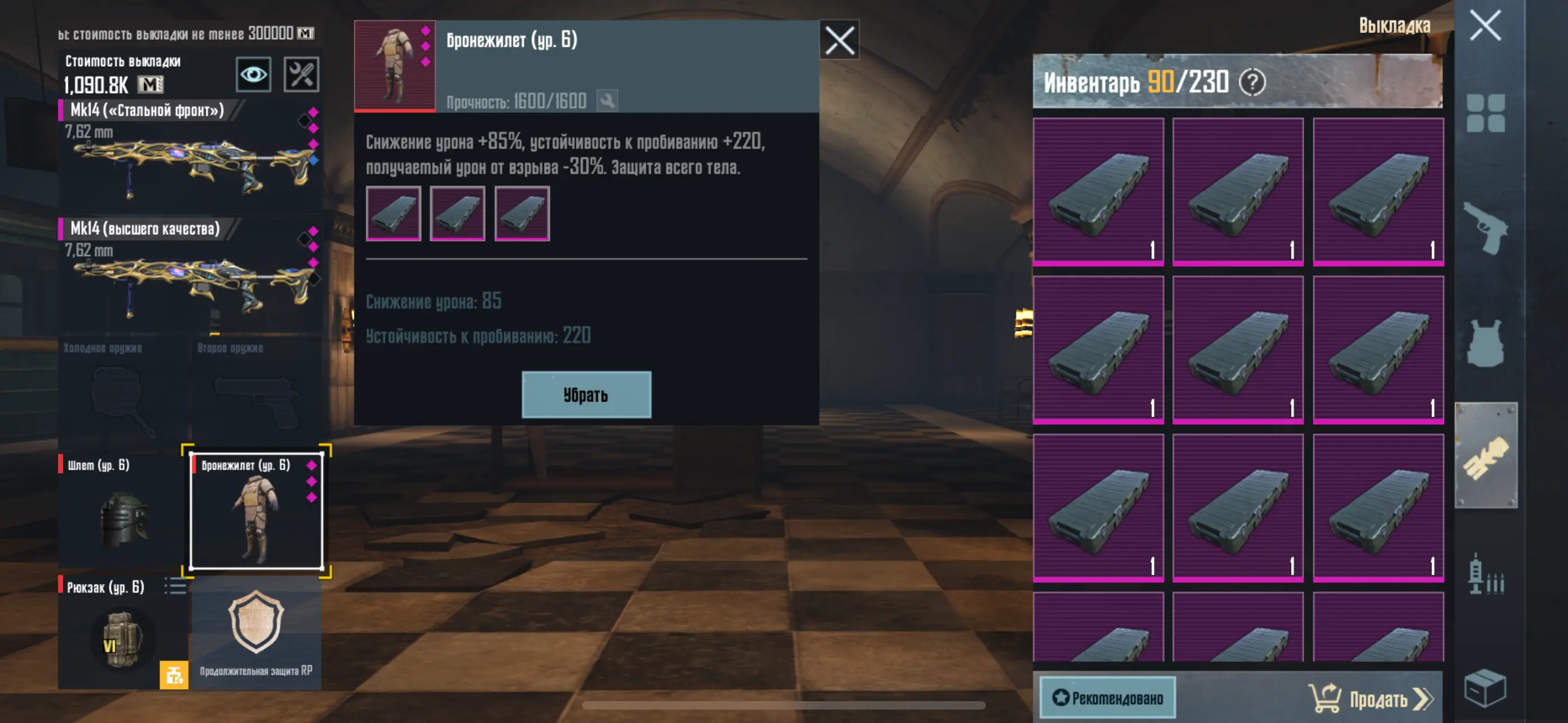
Task: Select the equipped Бронежилет (ур. 6) slot
Action: [256, 510]
